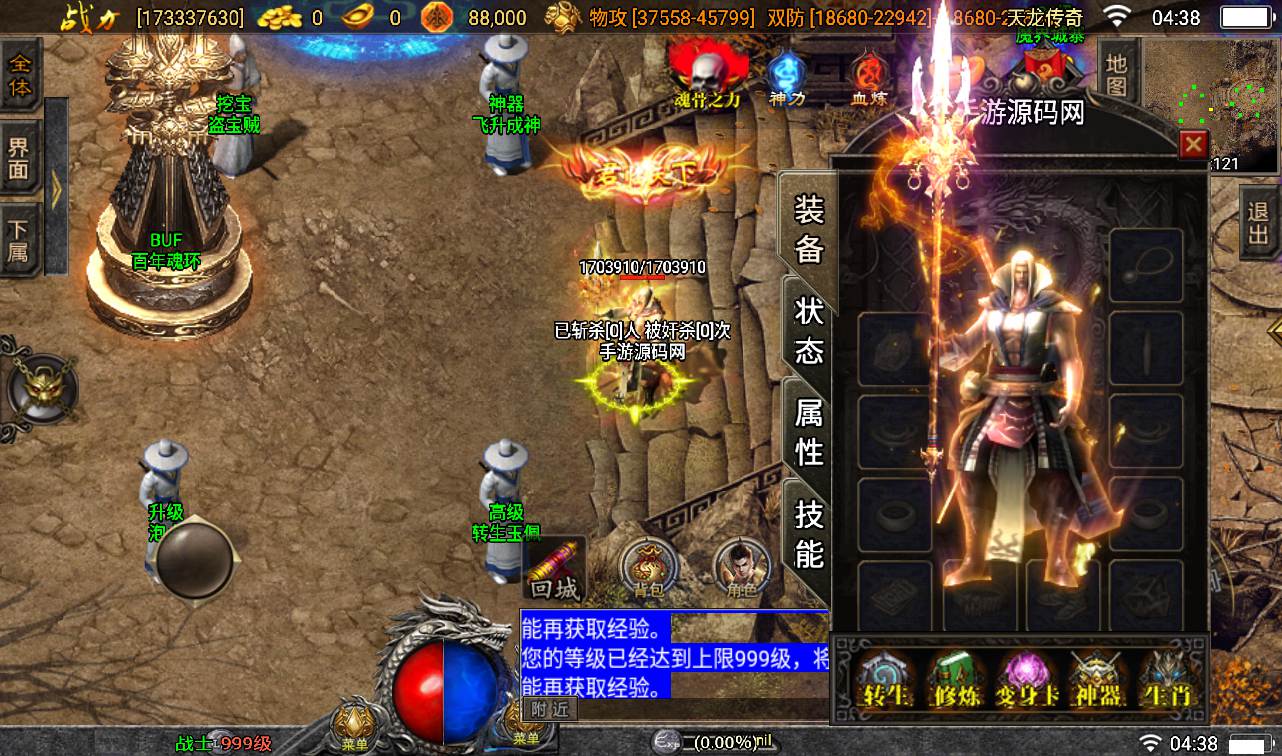Switch chat channel with 附近 button
The height and width of the screenshot is (756, 1282).
click(x=549, y=709)
